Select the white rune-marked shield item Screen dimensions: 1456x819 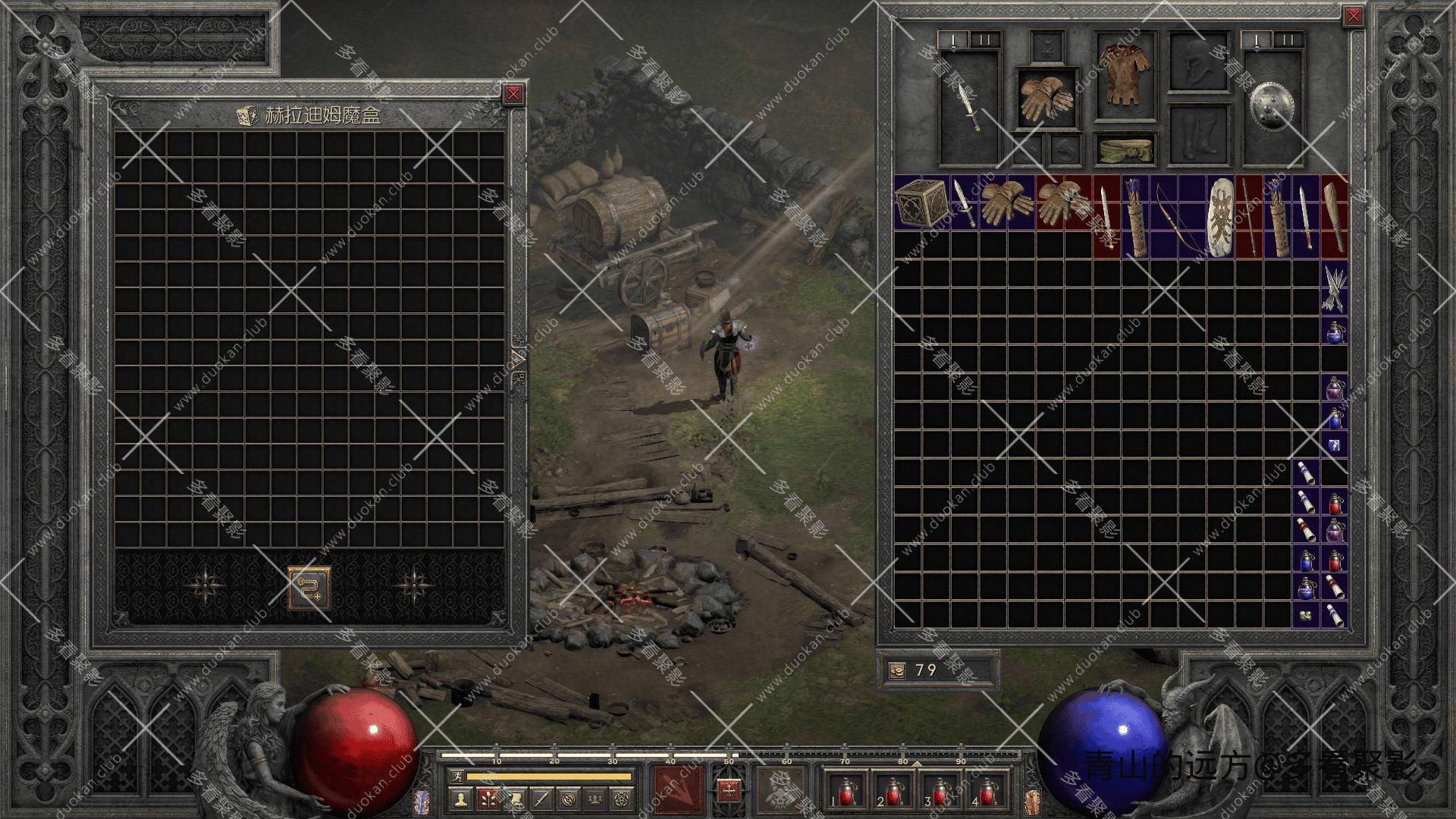pyautogui.click(x=1219, y=217)
